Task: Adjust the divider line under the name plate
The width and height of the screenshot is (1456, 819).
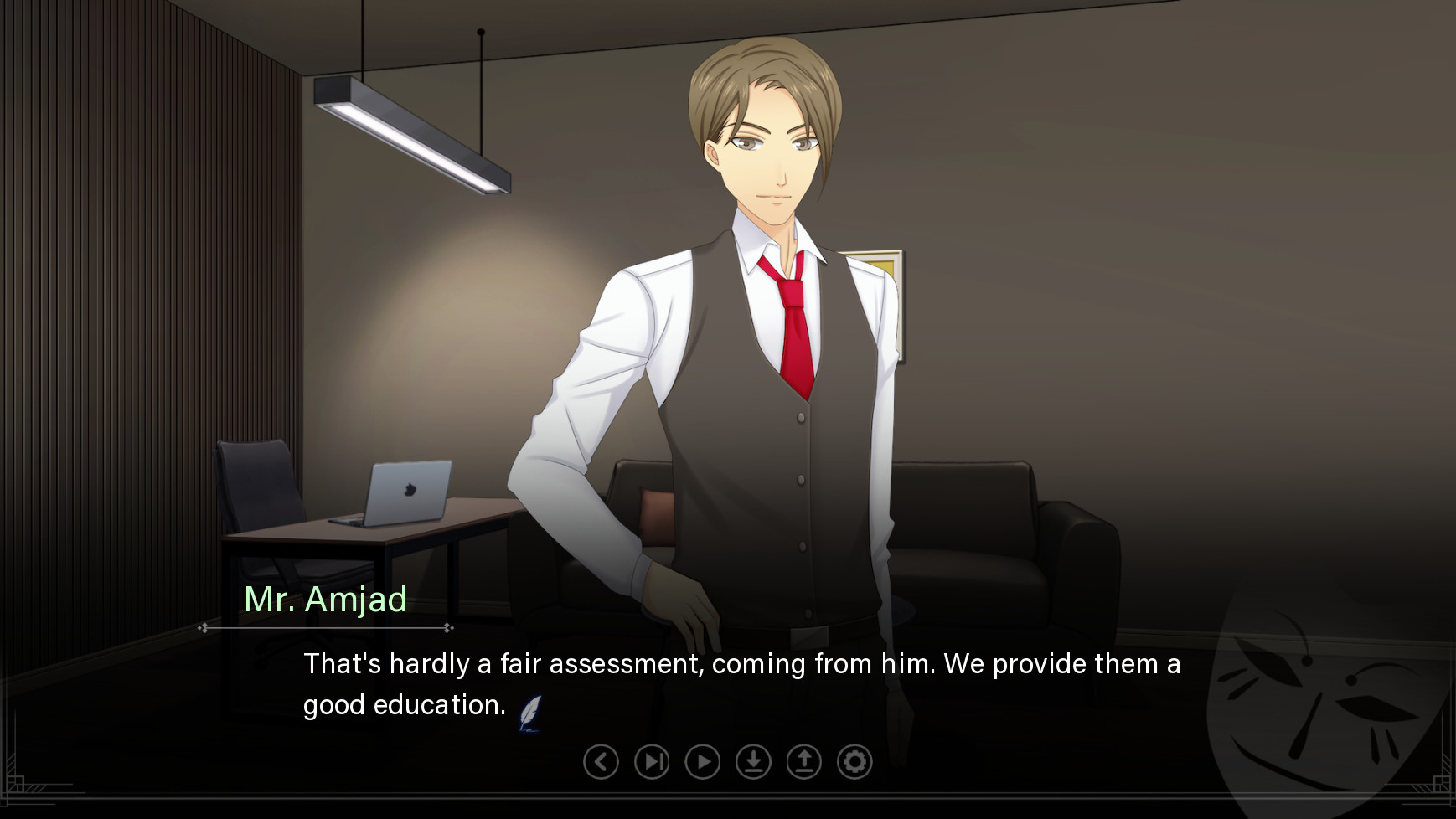Action: [x=326, y=627]
